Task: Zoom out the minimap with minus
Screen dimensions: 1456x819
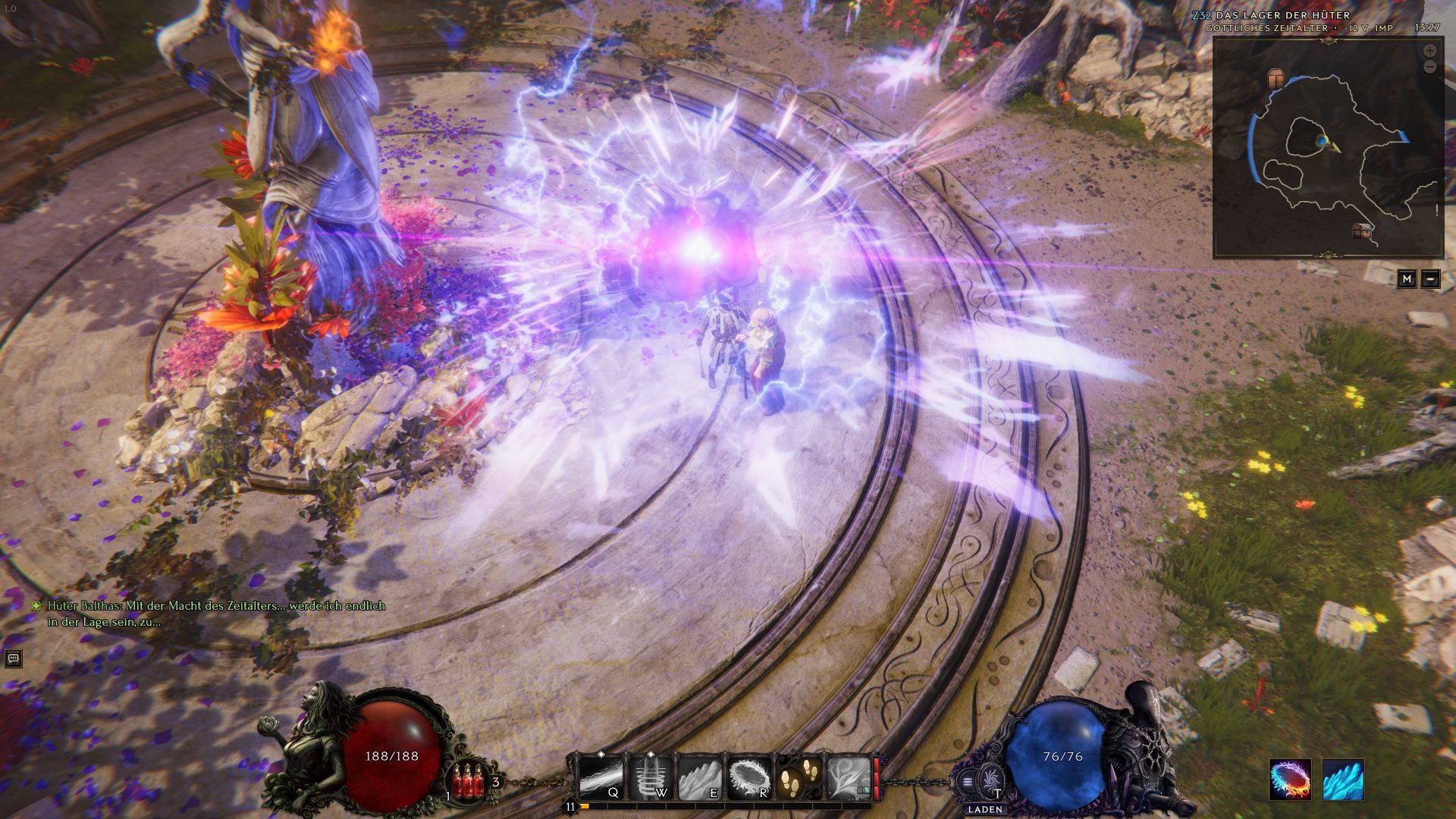Action: (1429, 67)
